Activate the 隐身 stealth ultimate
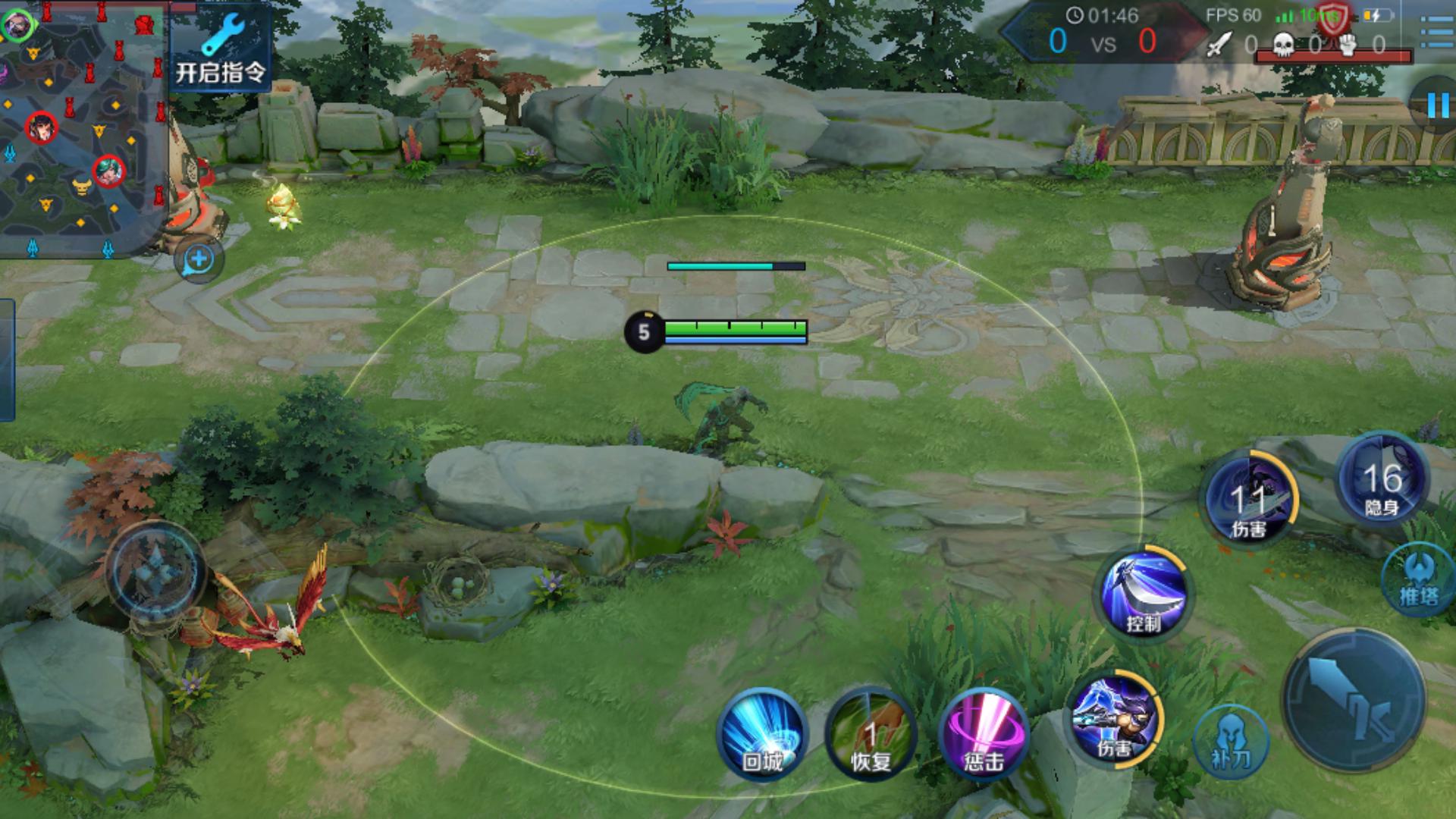1456x819 pixels. 1382,478
